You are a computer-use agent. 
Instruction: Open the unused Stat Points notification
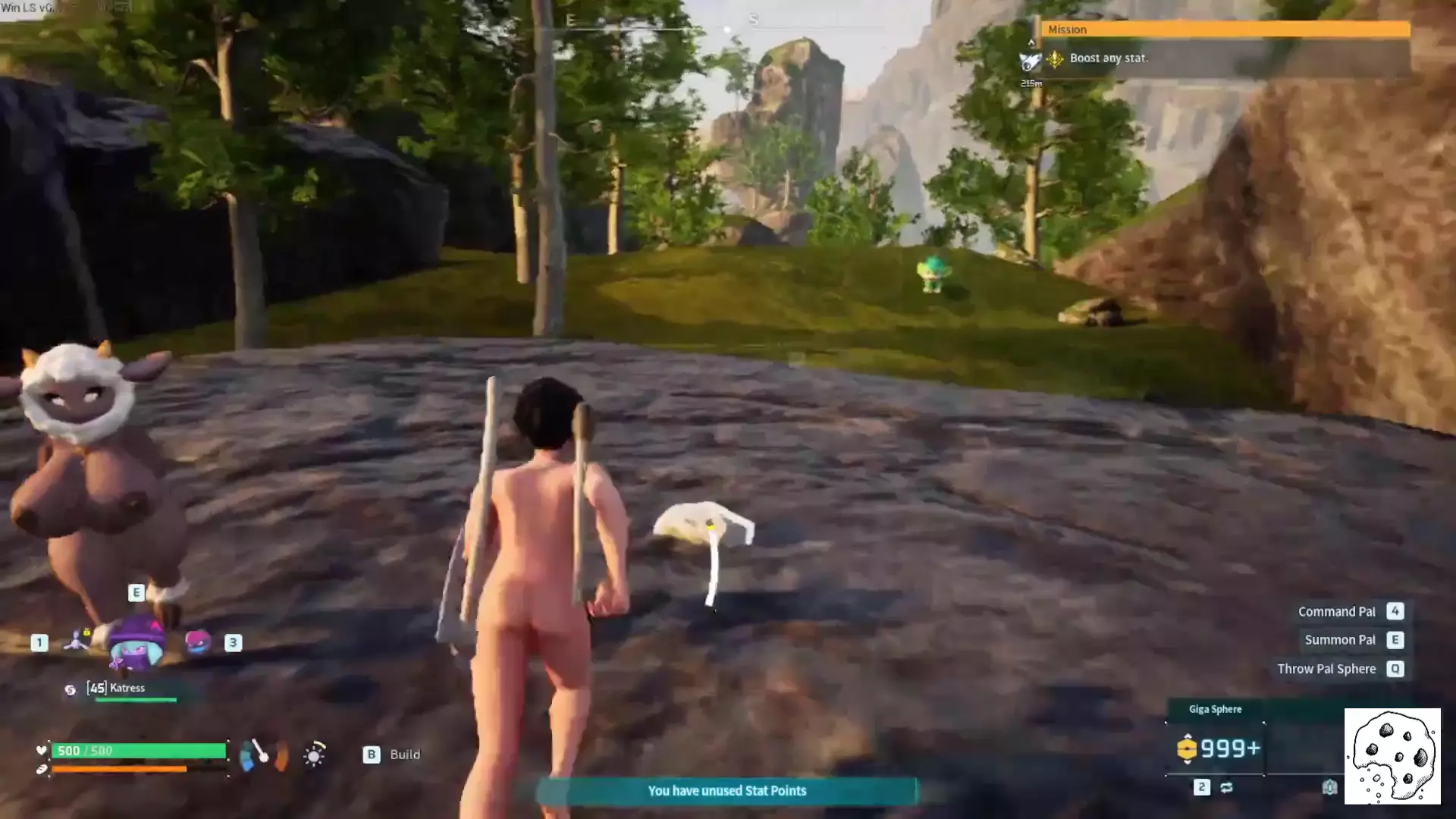tap(726, 791)
